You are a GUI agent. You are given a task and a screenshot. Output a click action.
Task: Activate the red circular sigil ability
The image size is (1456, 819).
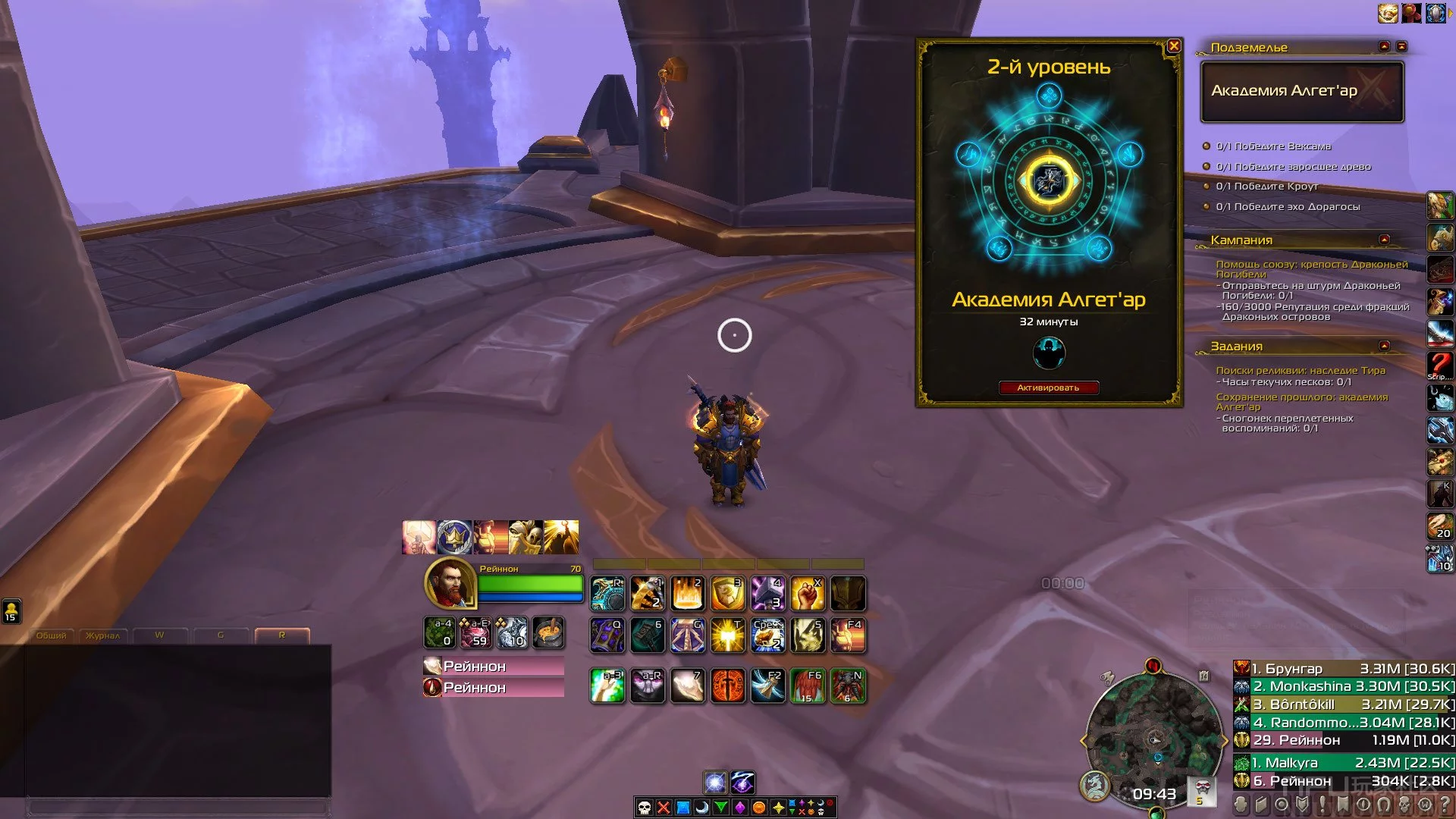(727, 686)
